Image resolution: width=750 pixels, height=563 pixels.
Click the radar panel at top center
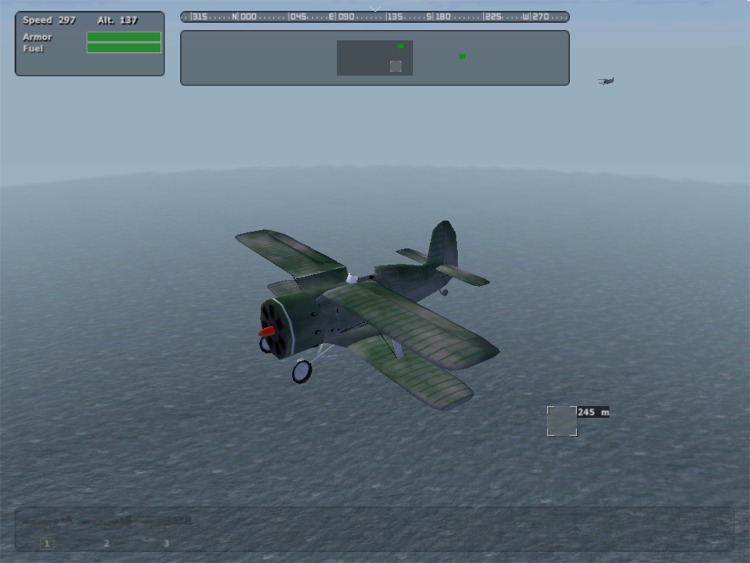point(374,57)
